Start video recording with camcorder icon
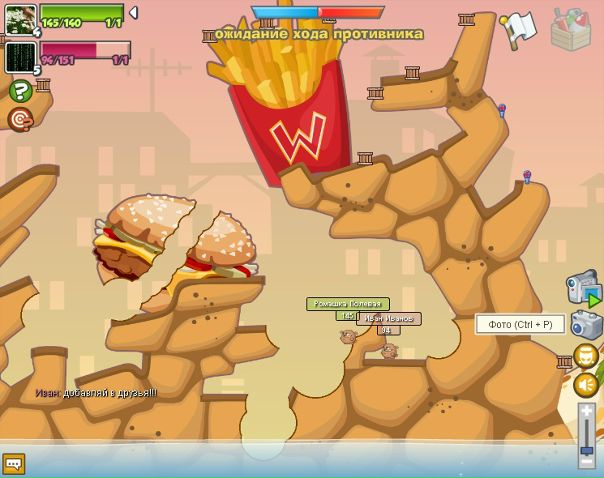The width and height of the screenshot is (604, 478). point(583,289)
